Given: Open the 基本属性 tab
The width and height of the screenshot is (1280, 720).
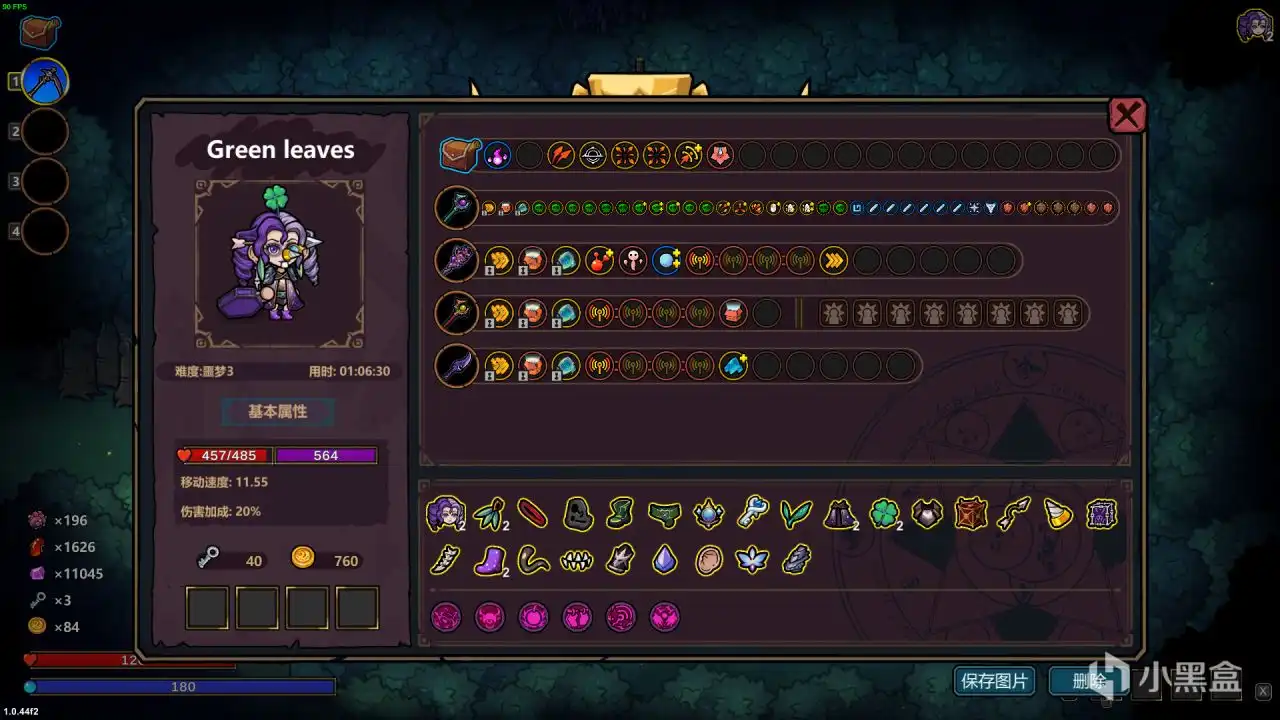Looking at the screenshot, I should pyautogui.click(x=277, y=412).
